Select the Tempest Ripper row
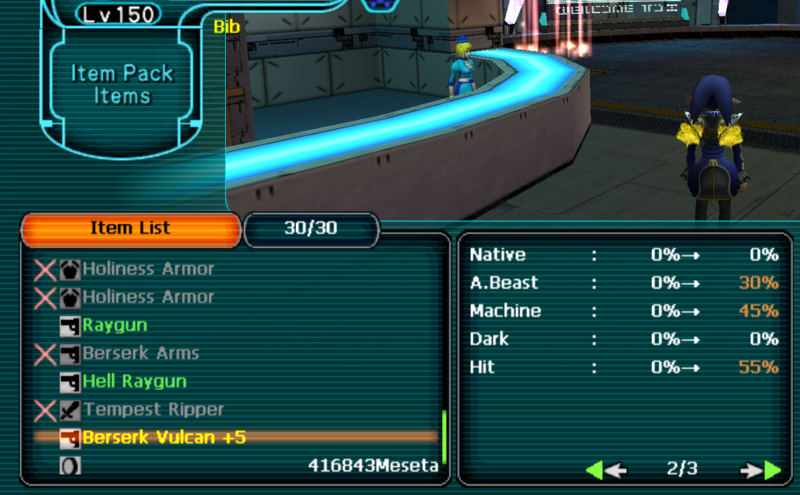 (153, 409)
